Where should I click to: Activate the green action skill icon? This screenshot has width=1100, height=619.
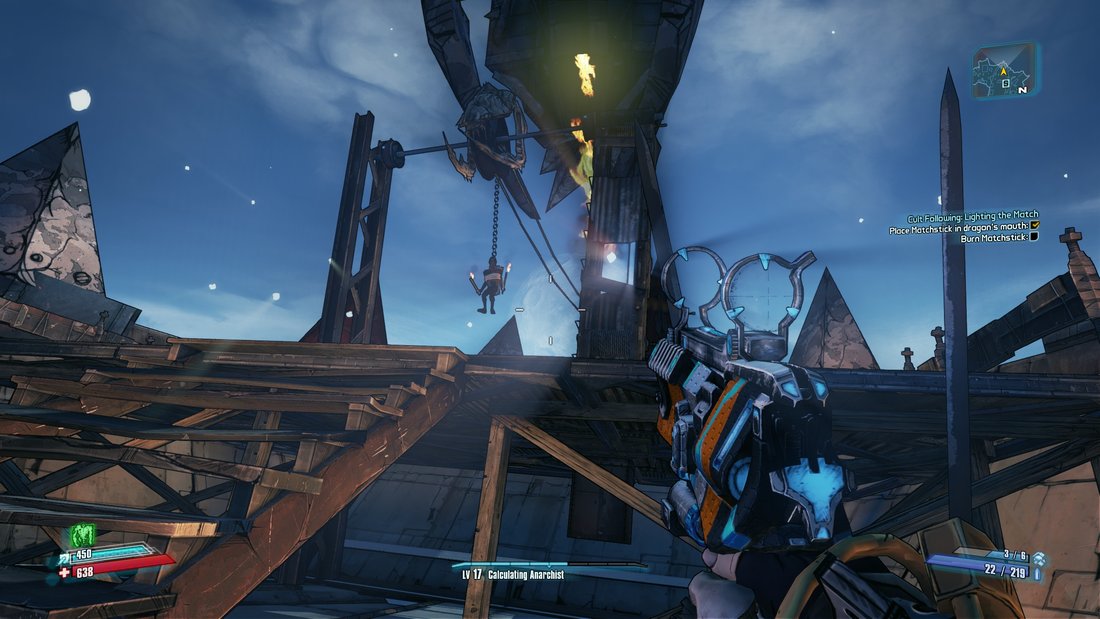click(81, 536)
